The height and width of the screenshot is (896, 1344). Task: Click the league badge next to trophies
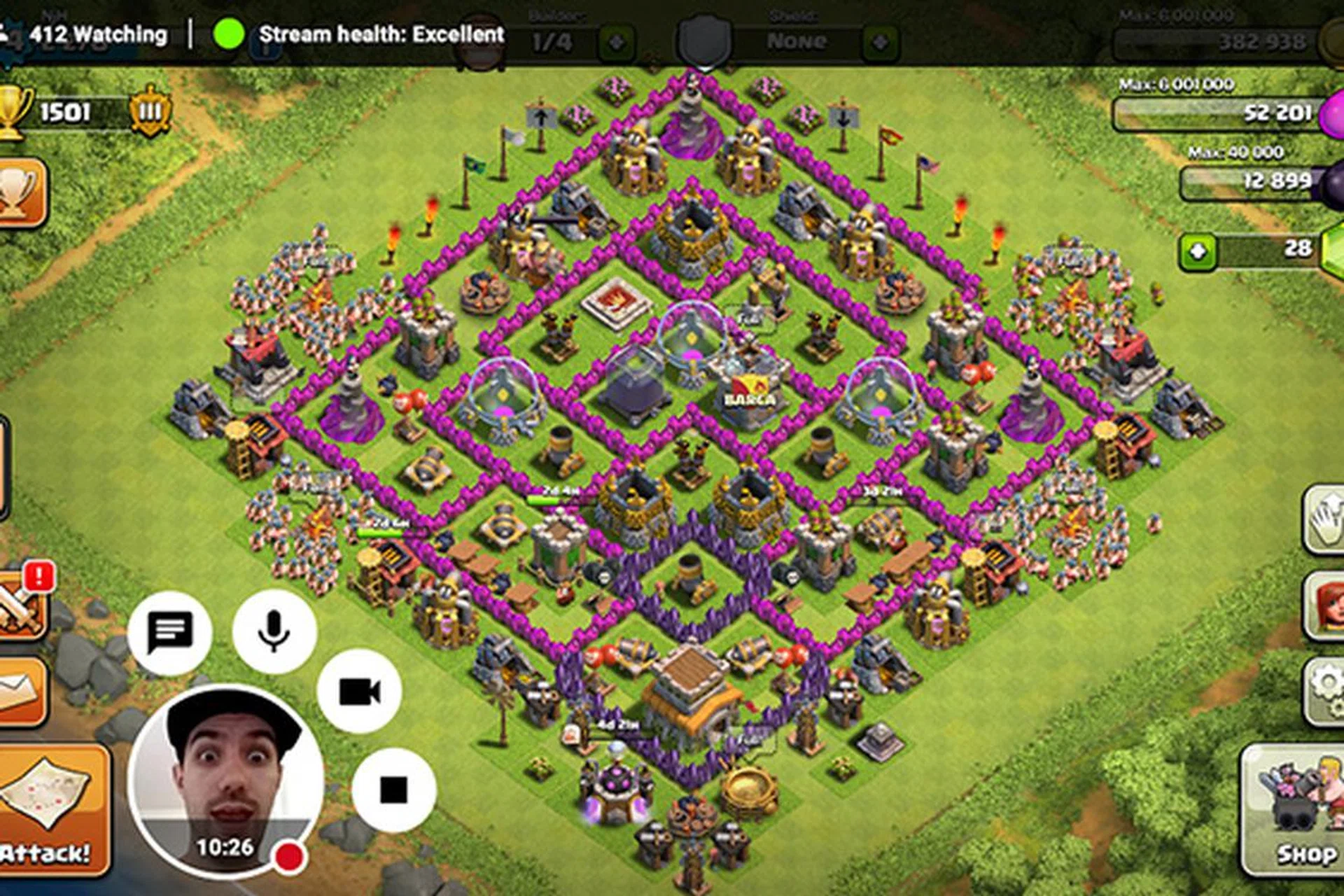tap(150, 111)
